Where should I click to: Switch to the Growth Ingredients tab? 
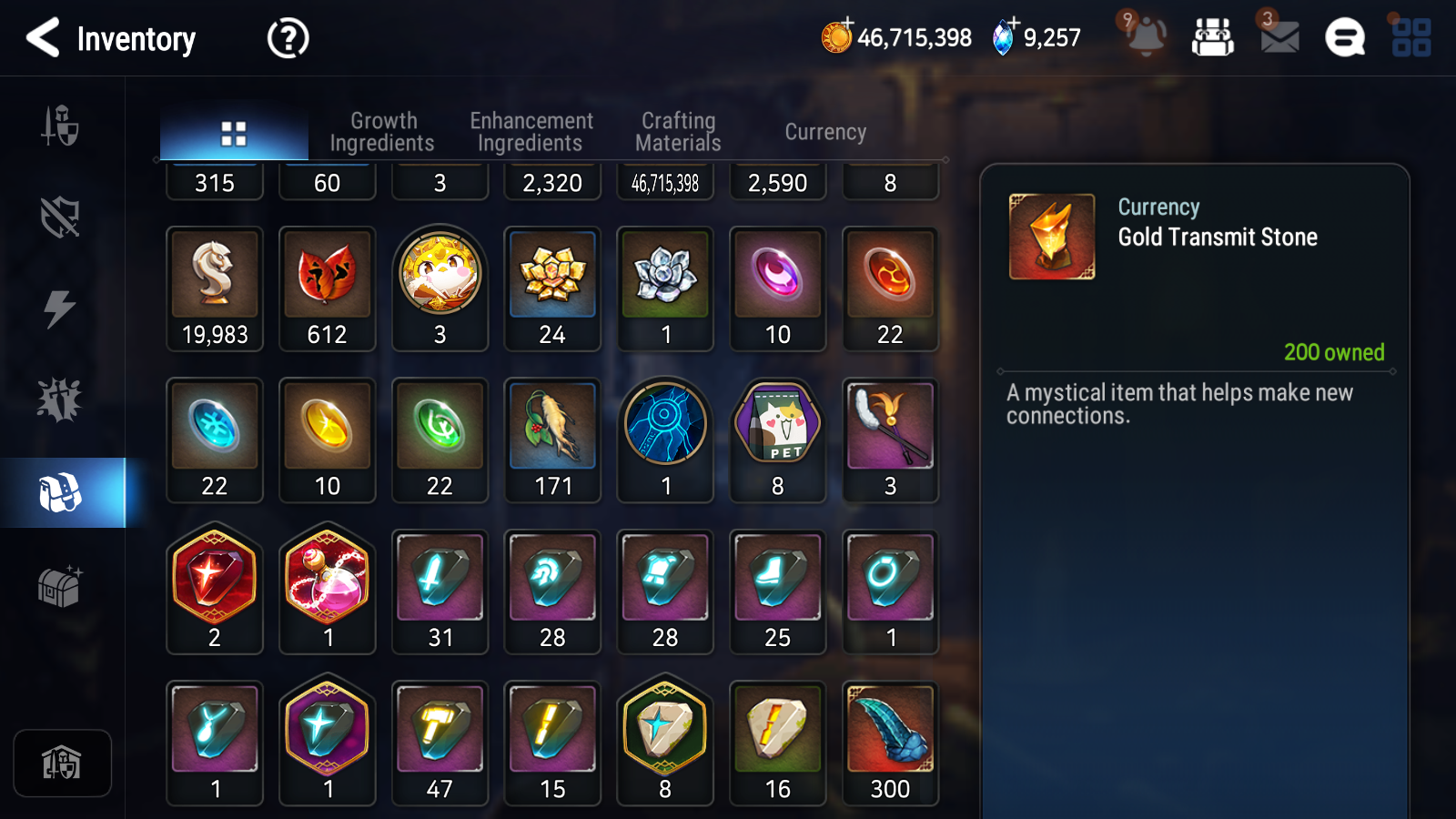click(x=382, y=132)
